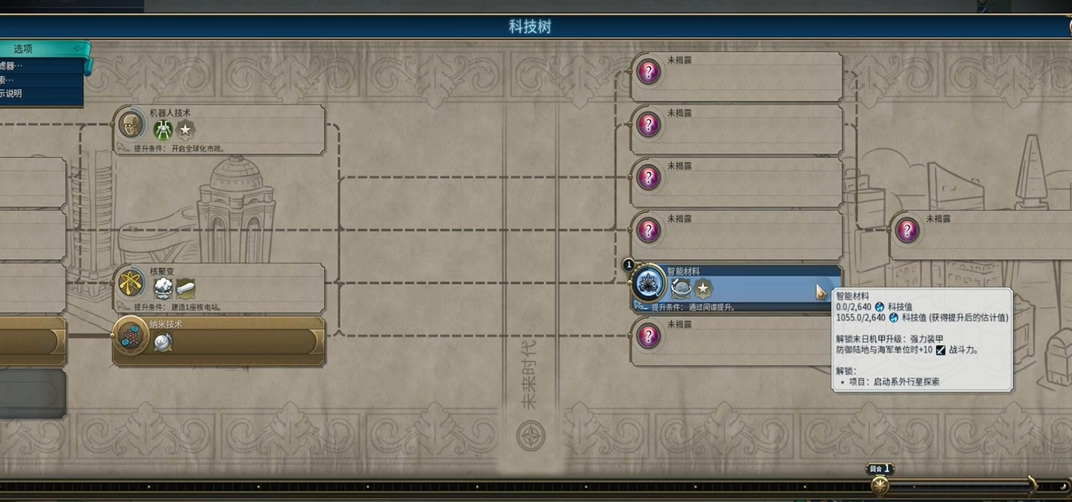1072x502 pixels.
Task: Click the mushroom cloud icon in 核聚变
Action: (x=163, y=288)
